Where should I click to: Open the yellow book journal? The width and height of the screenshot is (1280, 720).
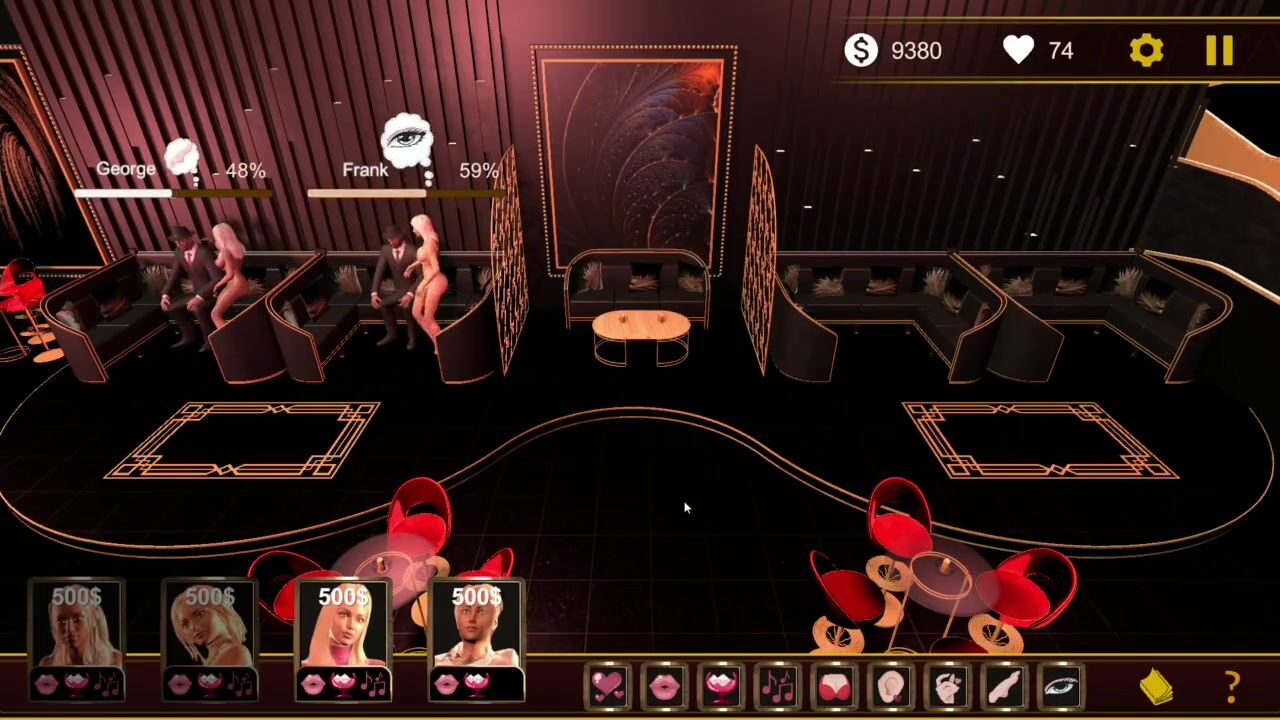(1157, 687)
